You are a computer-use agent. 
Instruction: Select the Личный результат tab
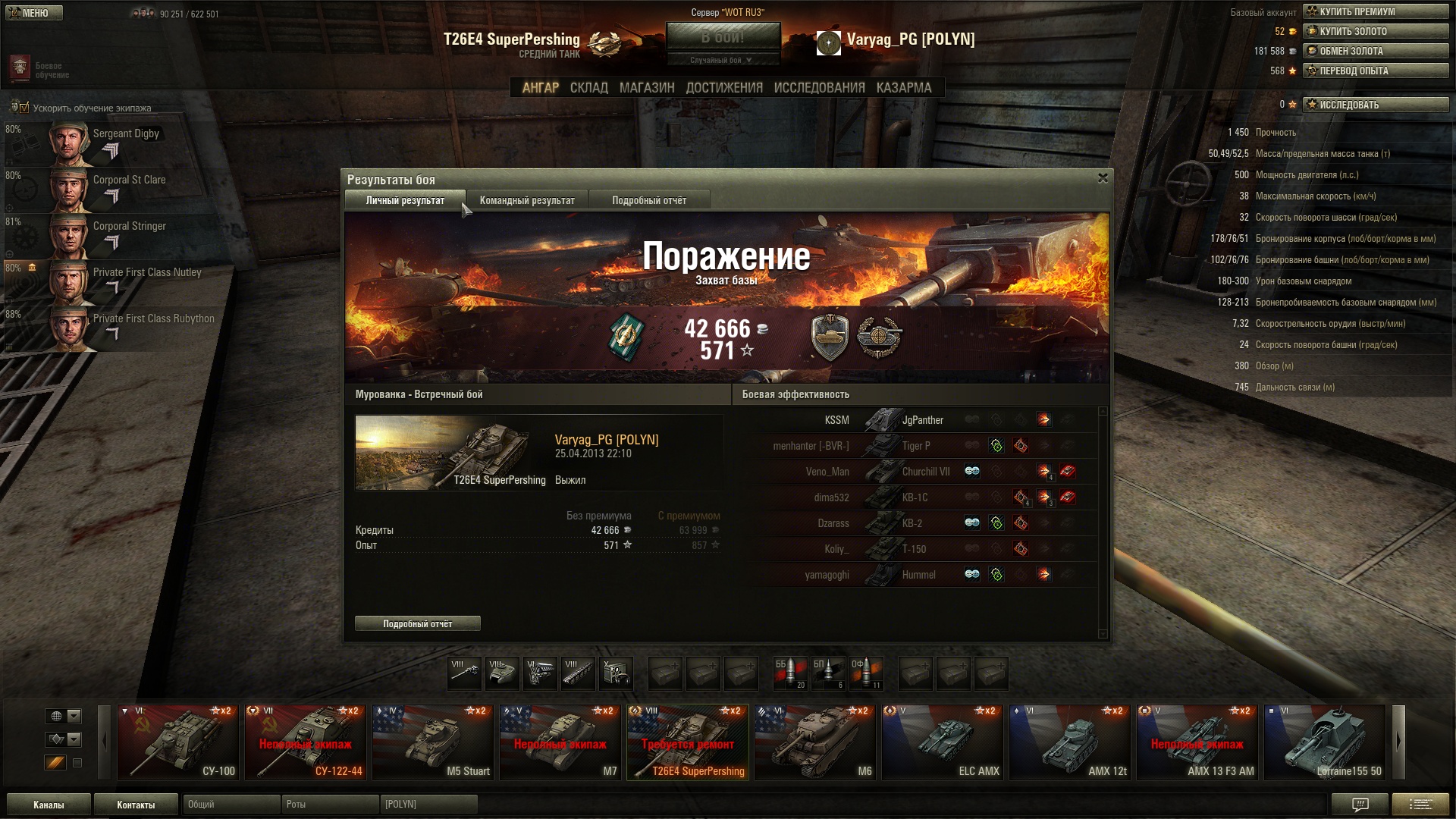pyautogui.click(x=405, y=200)
